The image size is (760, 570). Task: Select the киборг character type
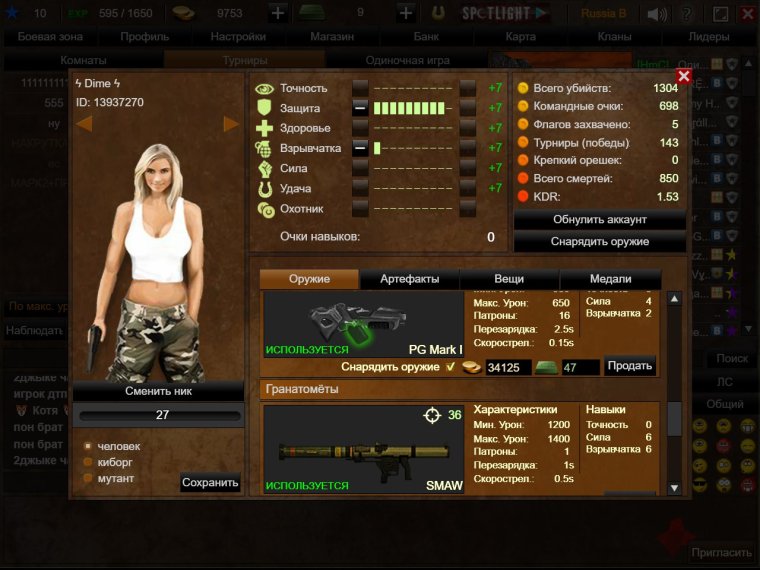pyautogui.click(x=88, y=462)
